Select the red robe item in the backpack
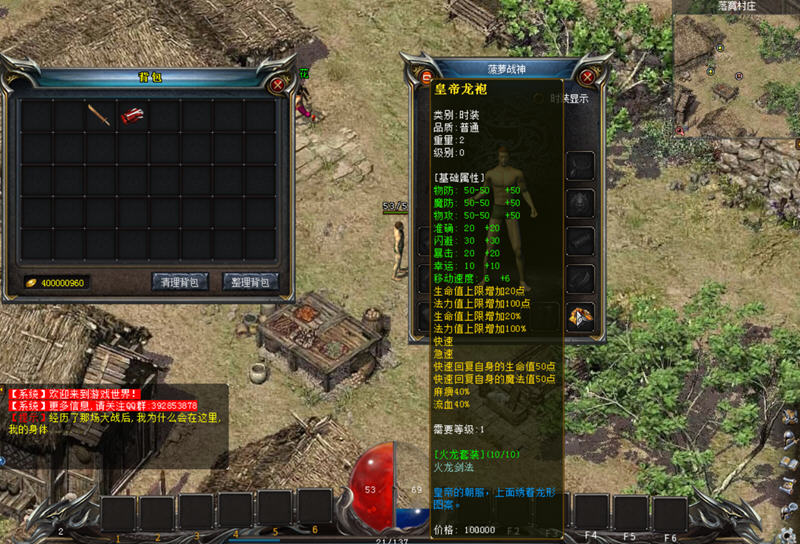Viewport: 800px width, 544px height. [x=131, y=116]
